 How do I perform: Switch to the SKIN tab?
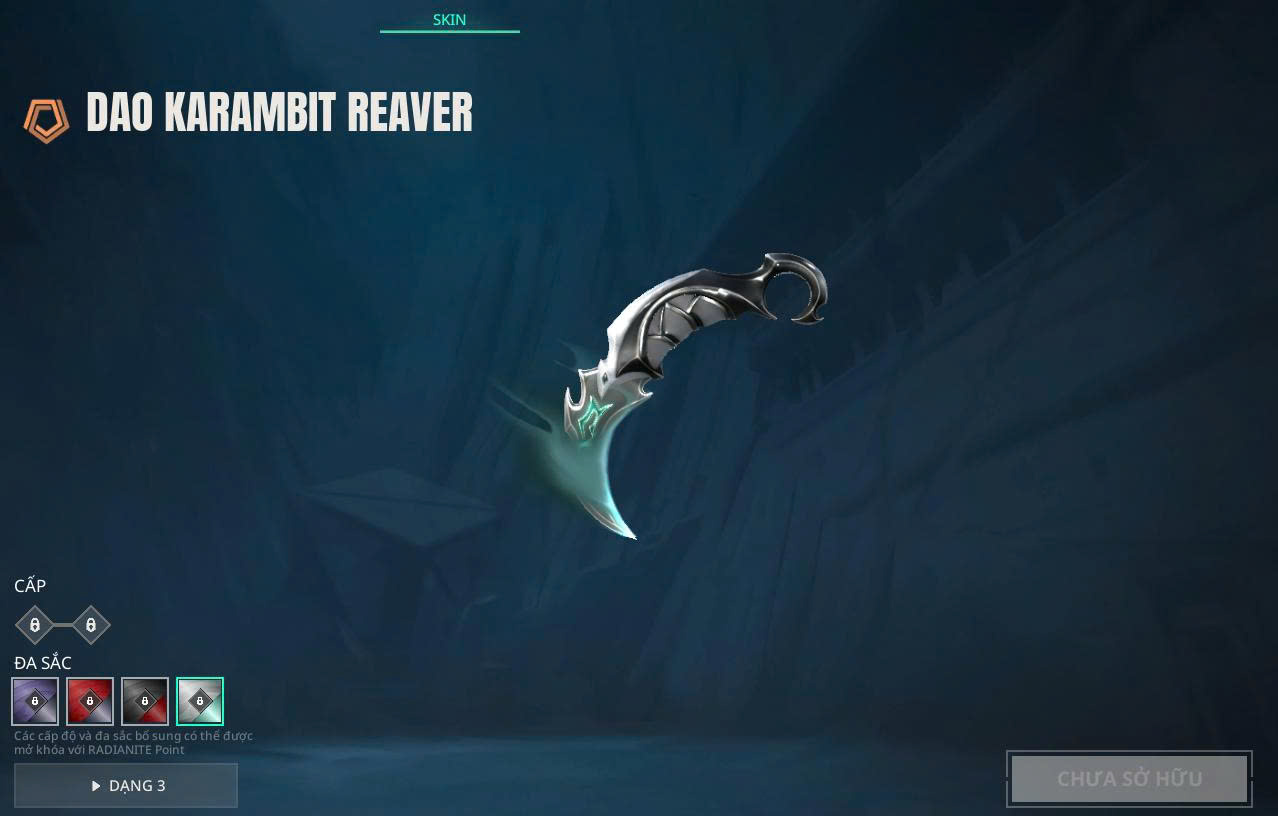click(x=449, y=20)
